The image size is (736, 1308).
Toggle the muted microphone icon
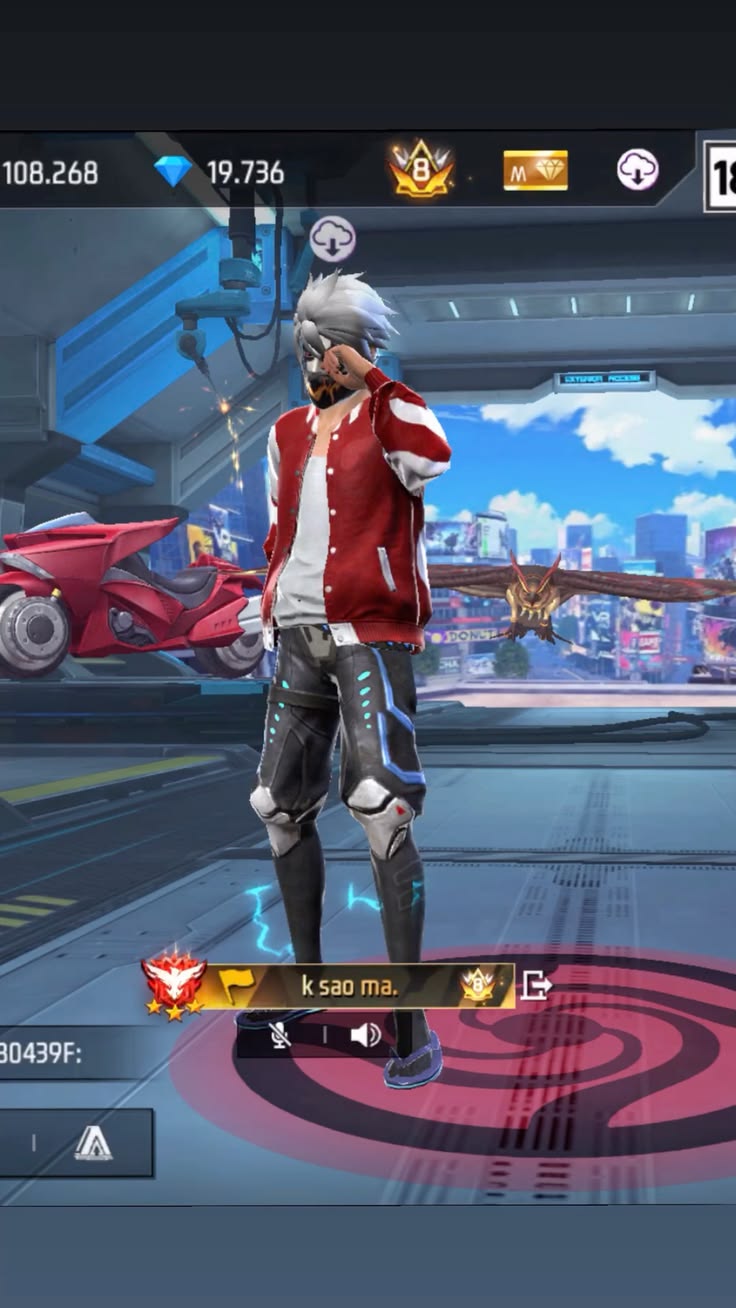(x=280, y=1035)
